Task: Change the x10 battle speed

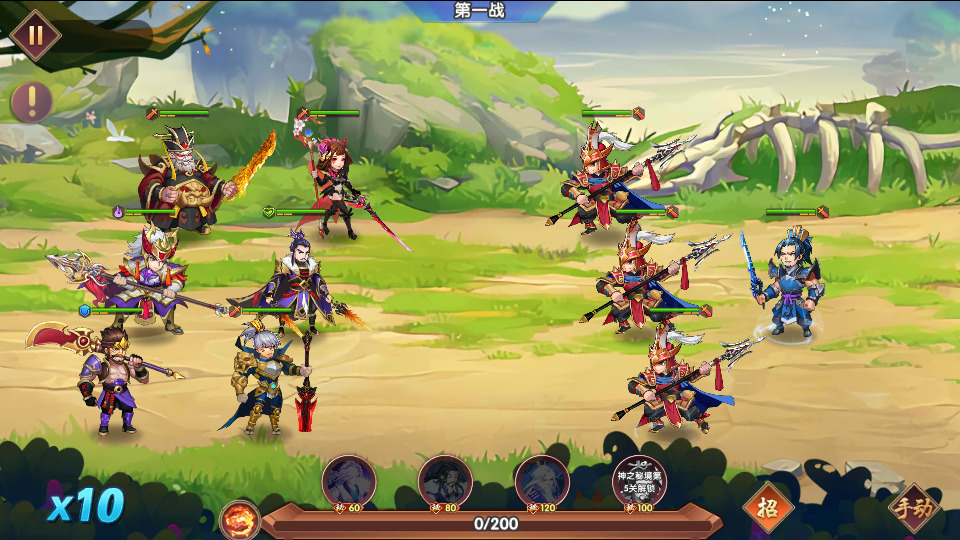Action: tap(86, 506)
